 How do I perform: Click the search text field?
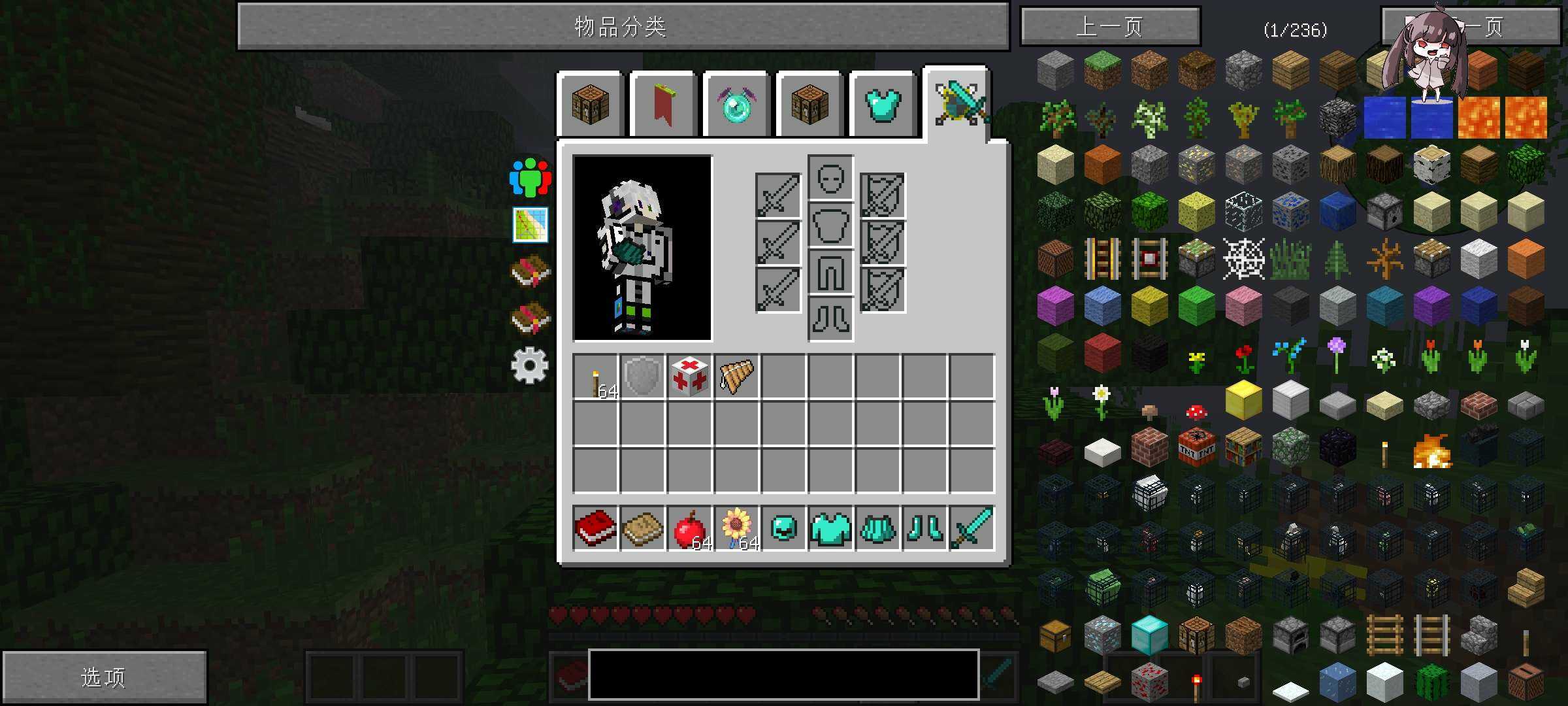[783, 675]
